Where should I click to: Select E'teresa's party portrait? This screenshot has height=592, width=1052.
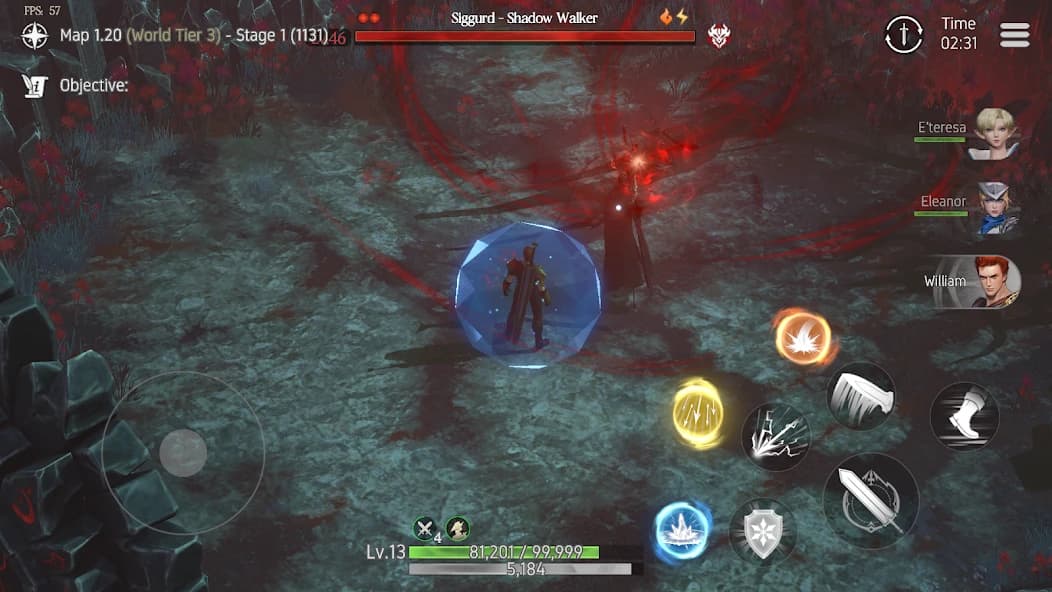coord(993,134)
